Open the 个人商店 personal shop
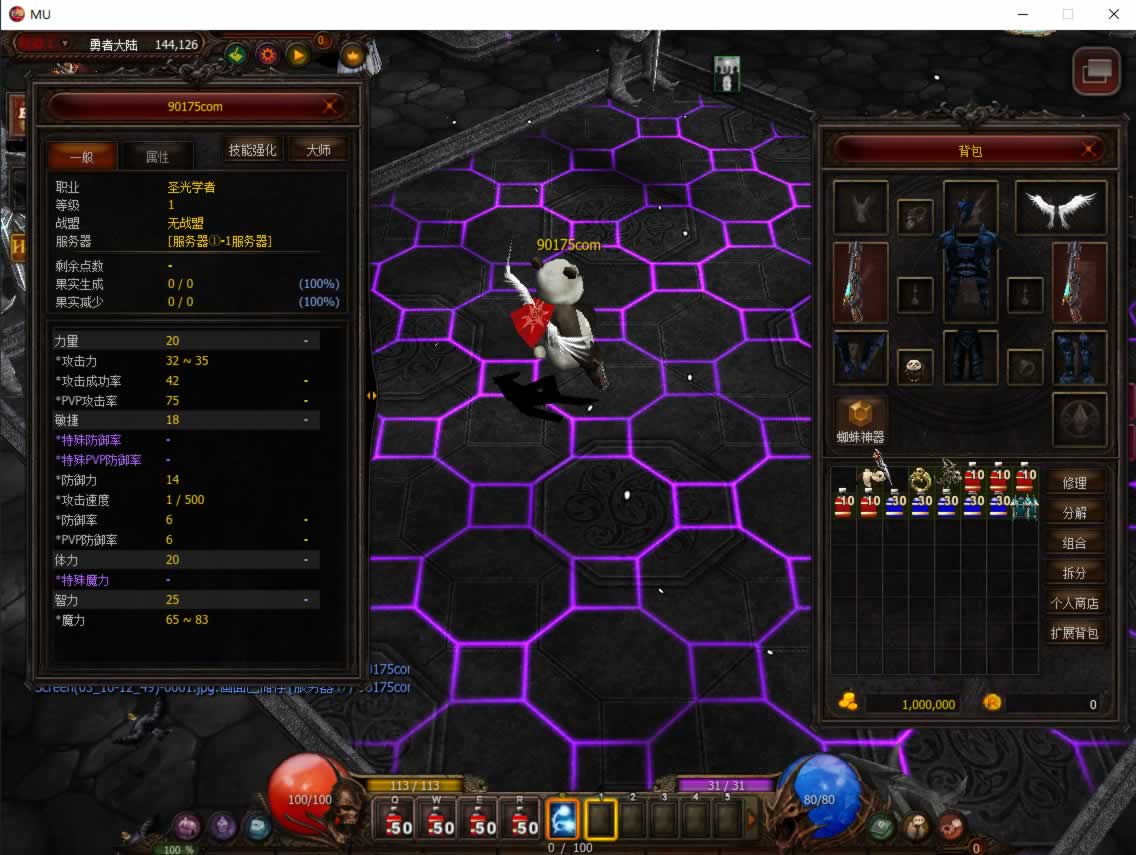The width and height of the screenshot is (1136, 855). (1074, 603)
